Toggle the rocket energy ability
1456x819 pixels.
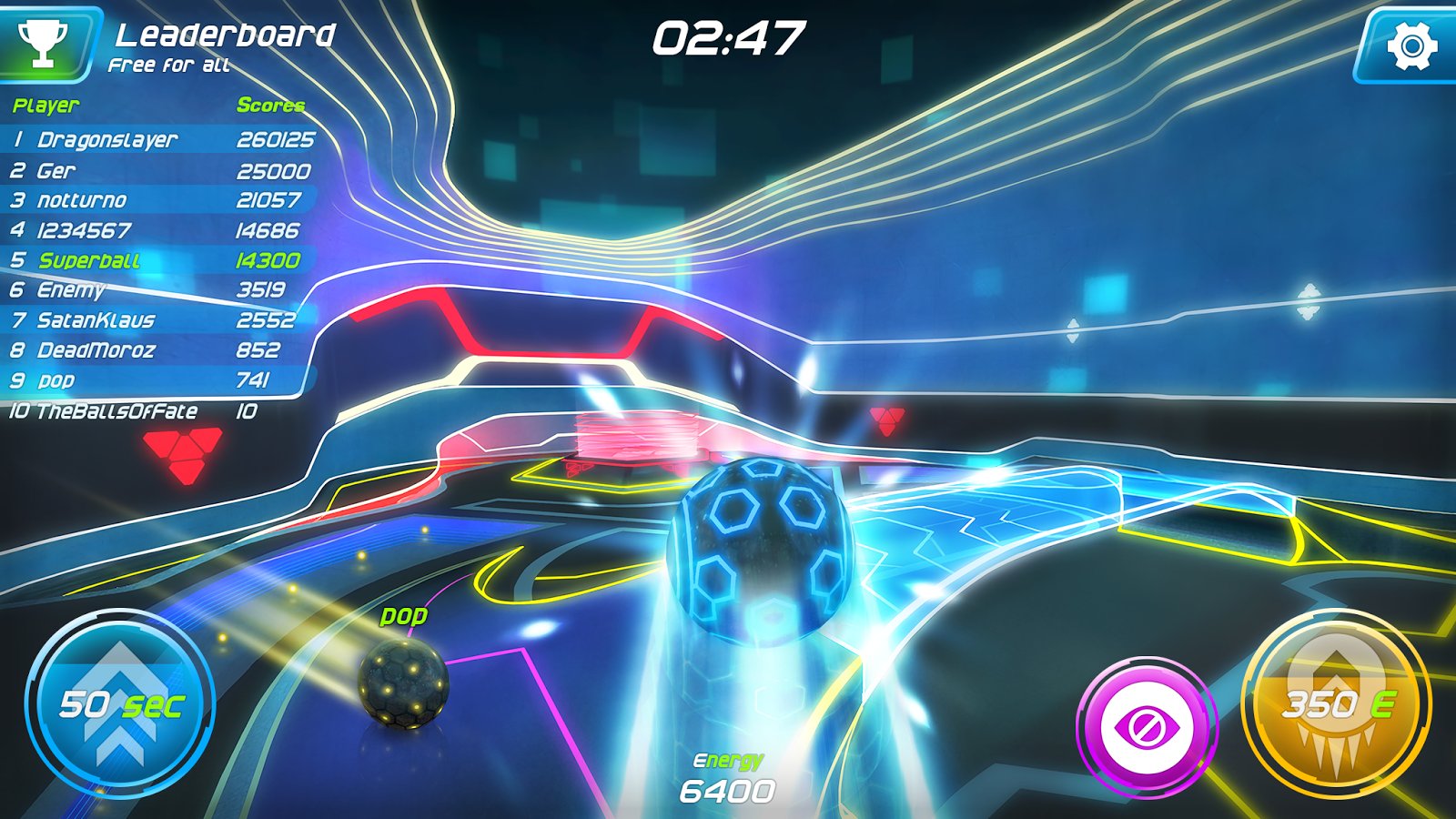click(1334, 705)
